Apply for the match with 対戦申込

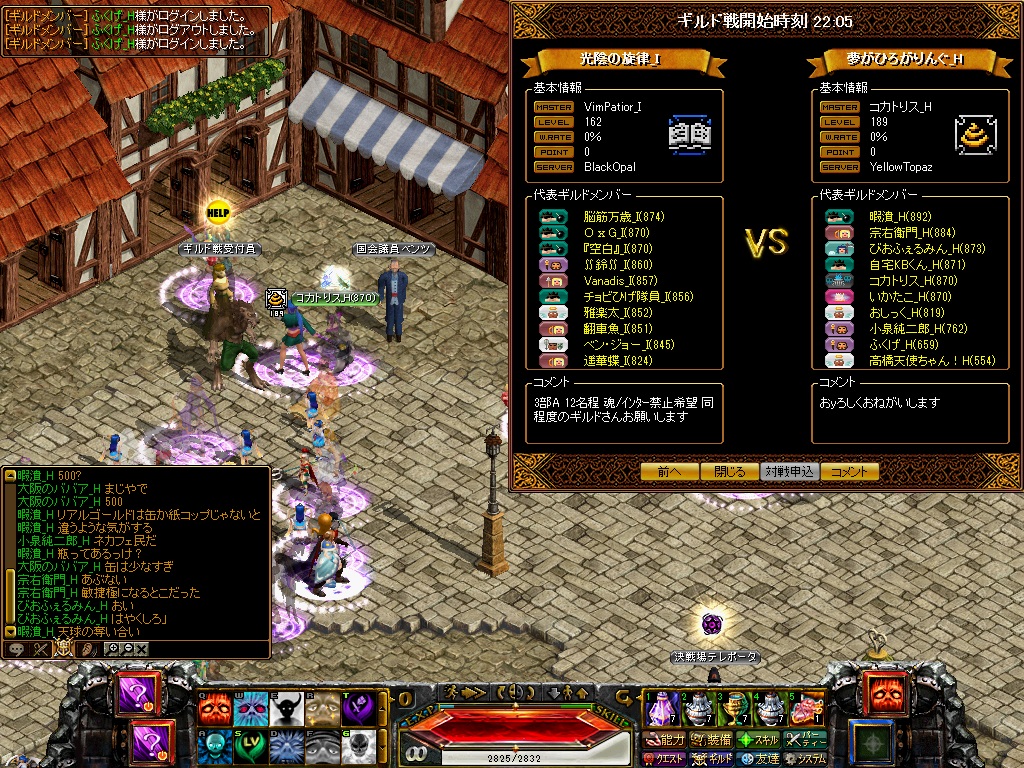[x=790, y=472]
